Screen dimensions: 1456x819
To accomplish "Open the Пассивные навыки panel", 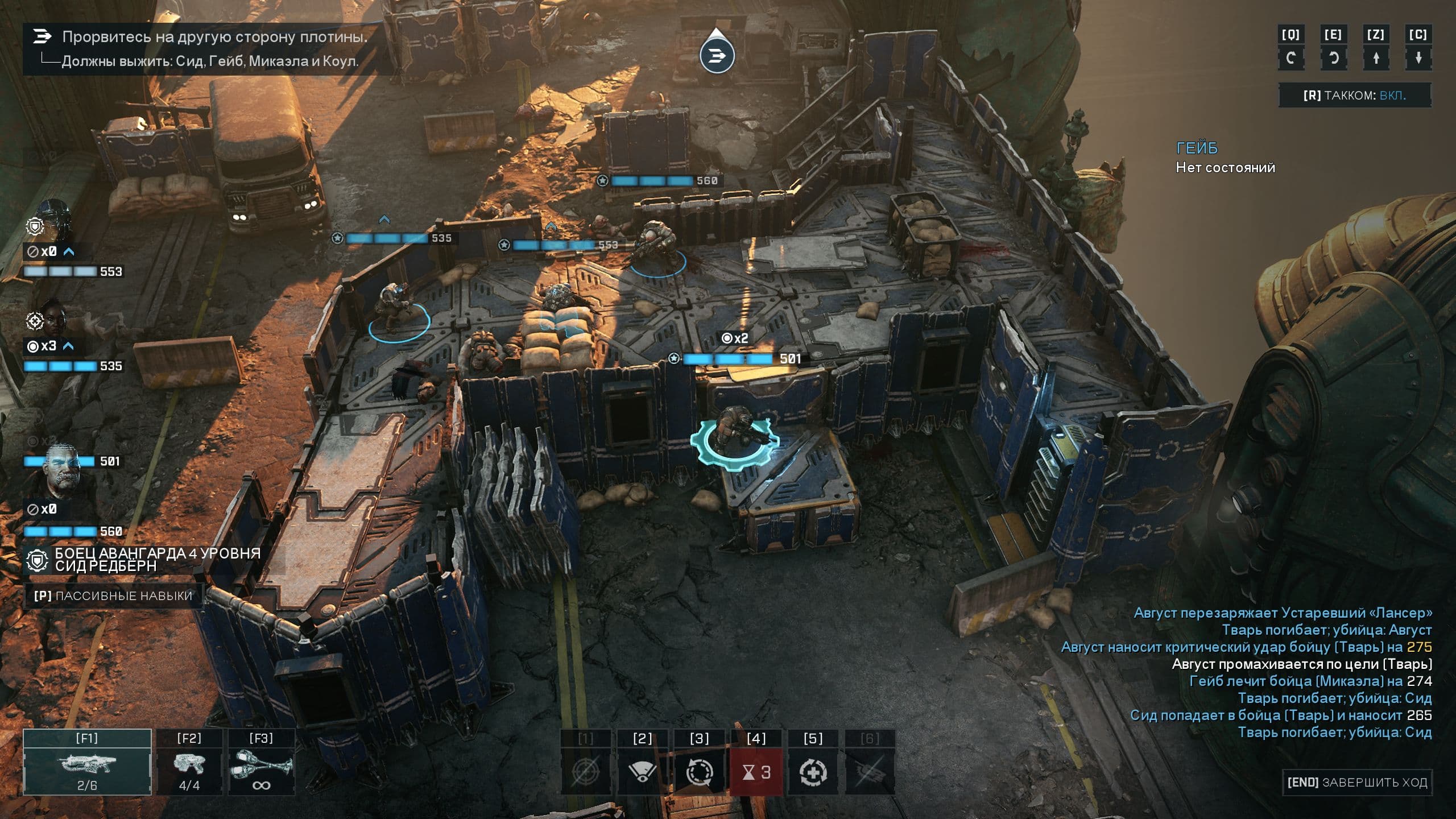I will (x=113, y=595).
